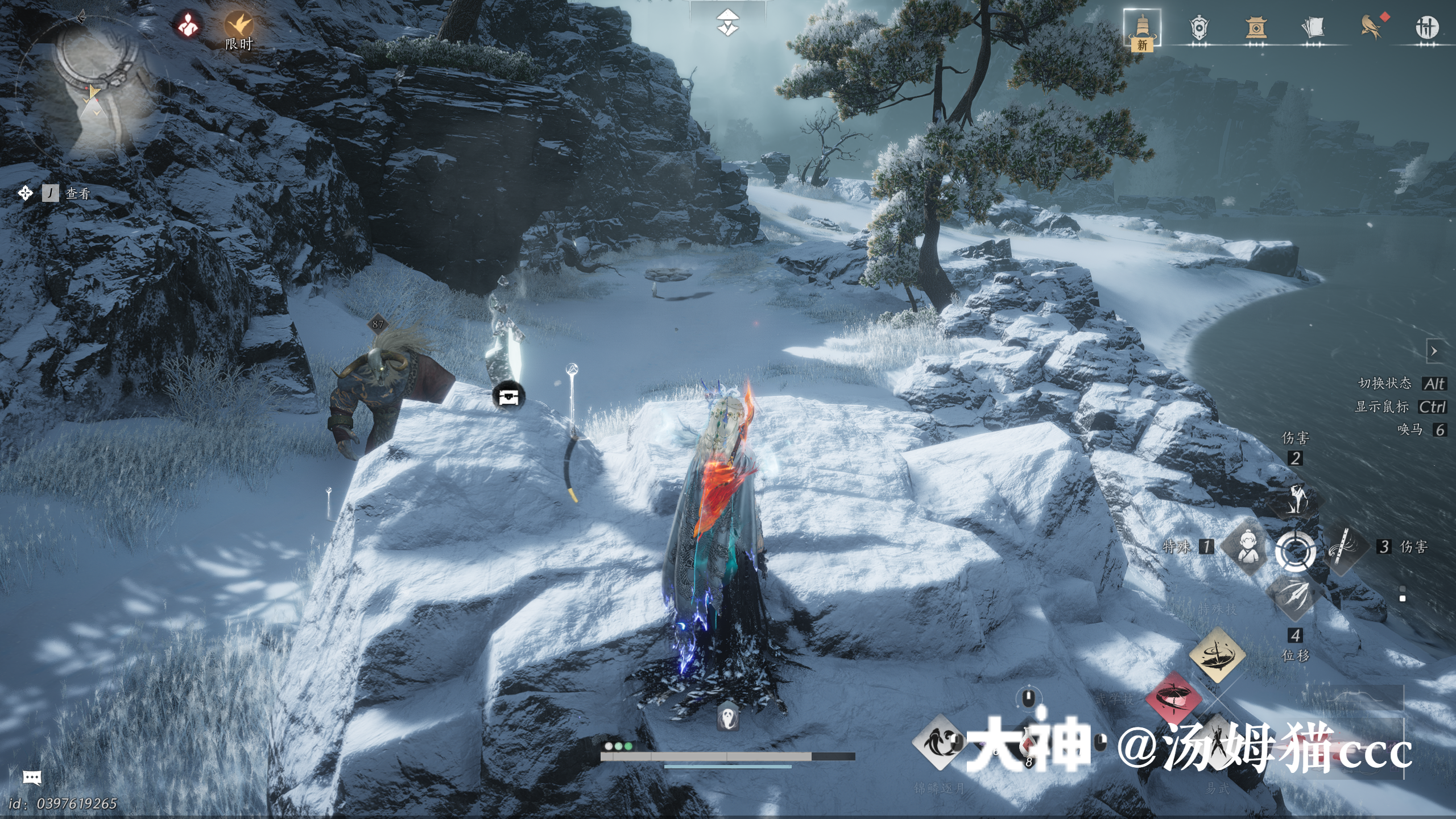
Task: Activate the feather dash 位移 skill
Action: (1294, 597)
